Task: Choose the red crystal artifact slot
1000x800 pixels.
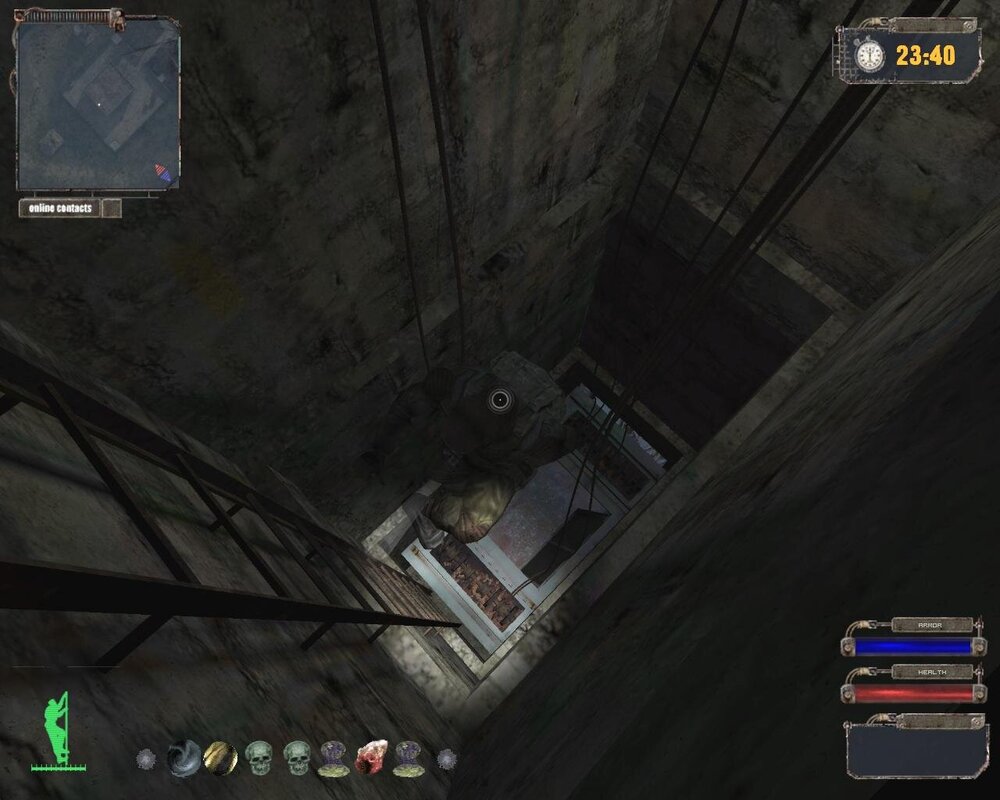Action: tap(370, 757)
